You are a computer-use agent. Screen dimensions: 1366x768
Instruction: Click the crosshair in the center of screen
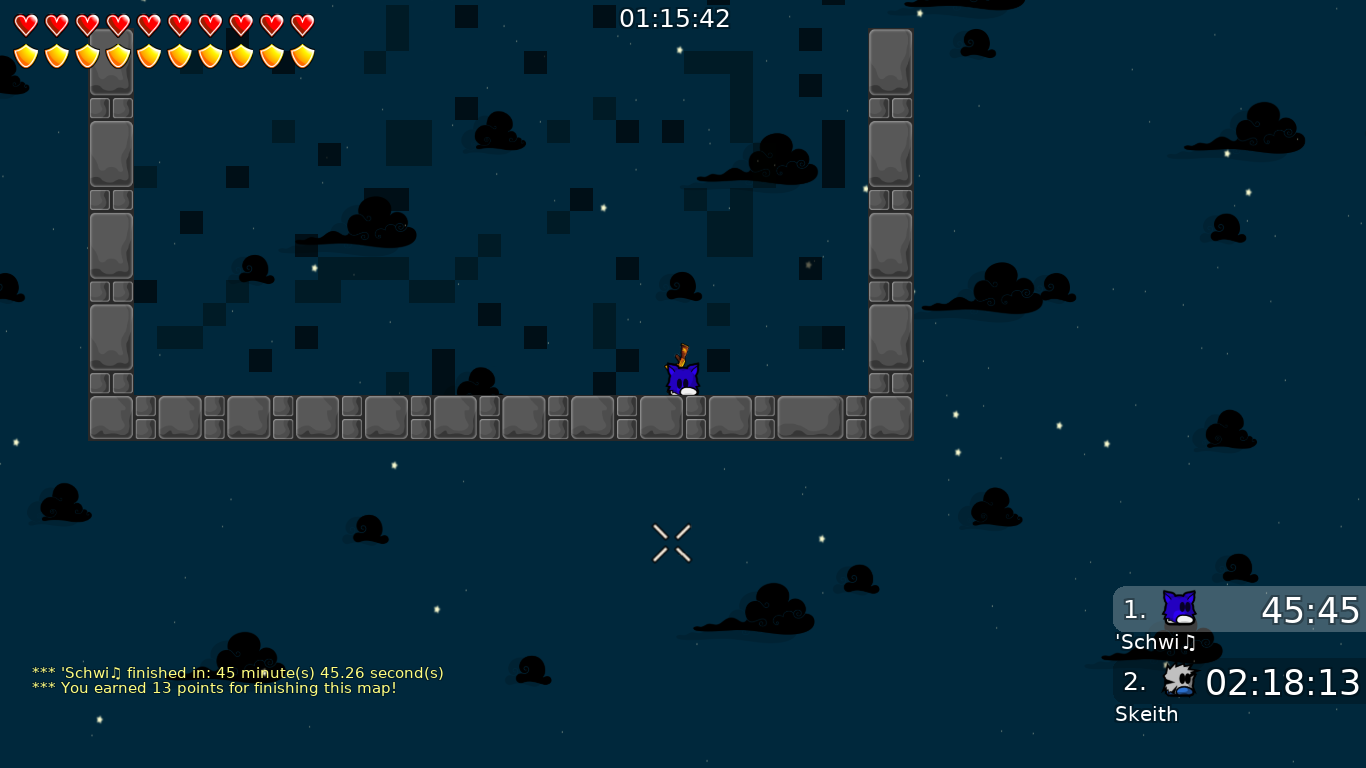671,543
